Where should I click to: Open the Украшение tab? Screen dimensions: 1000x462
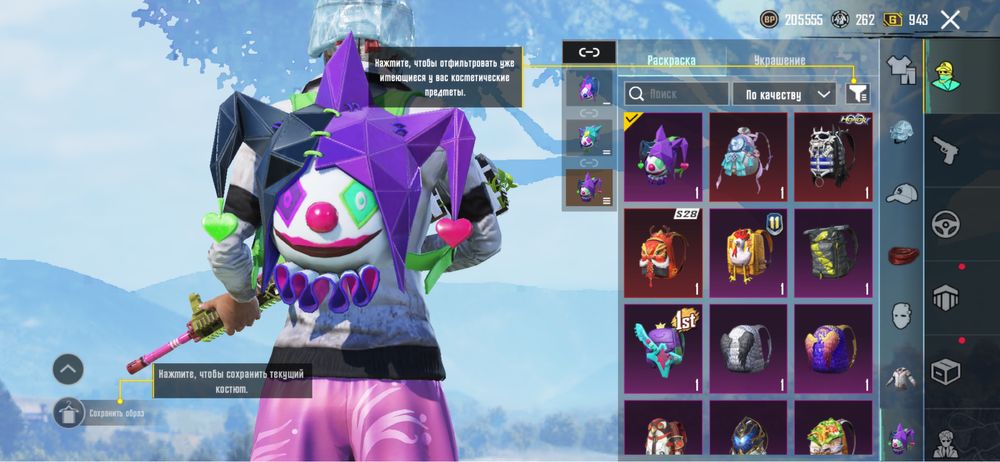(780, 60)
